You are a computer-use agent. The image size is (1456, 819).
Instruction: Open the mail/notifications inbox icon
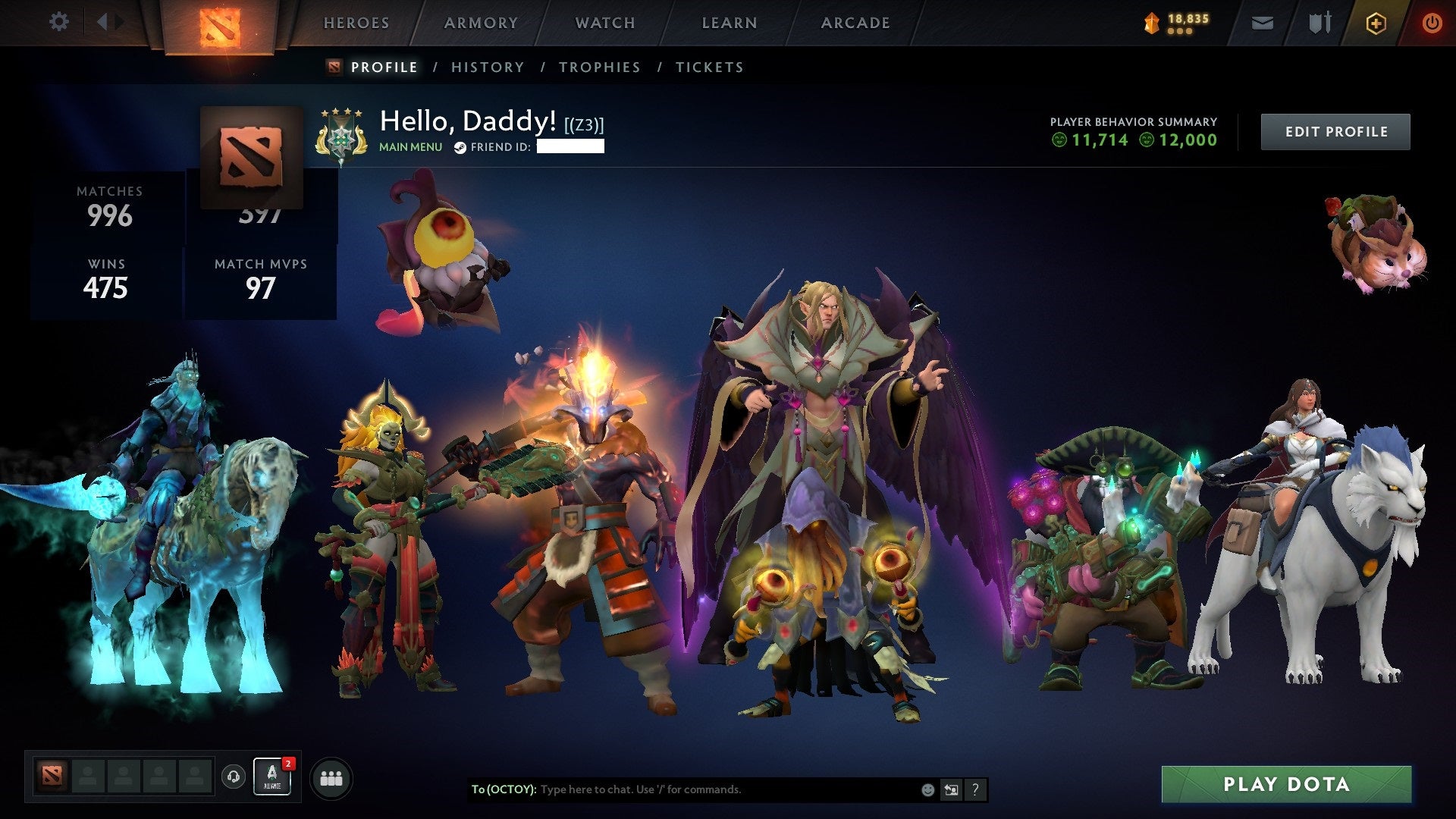click(x=1262, y=23)
